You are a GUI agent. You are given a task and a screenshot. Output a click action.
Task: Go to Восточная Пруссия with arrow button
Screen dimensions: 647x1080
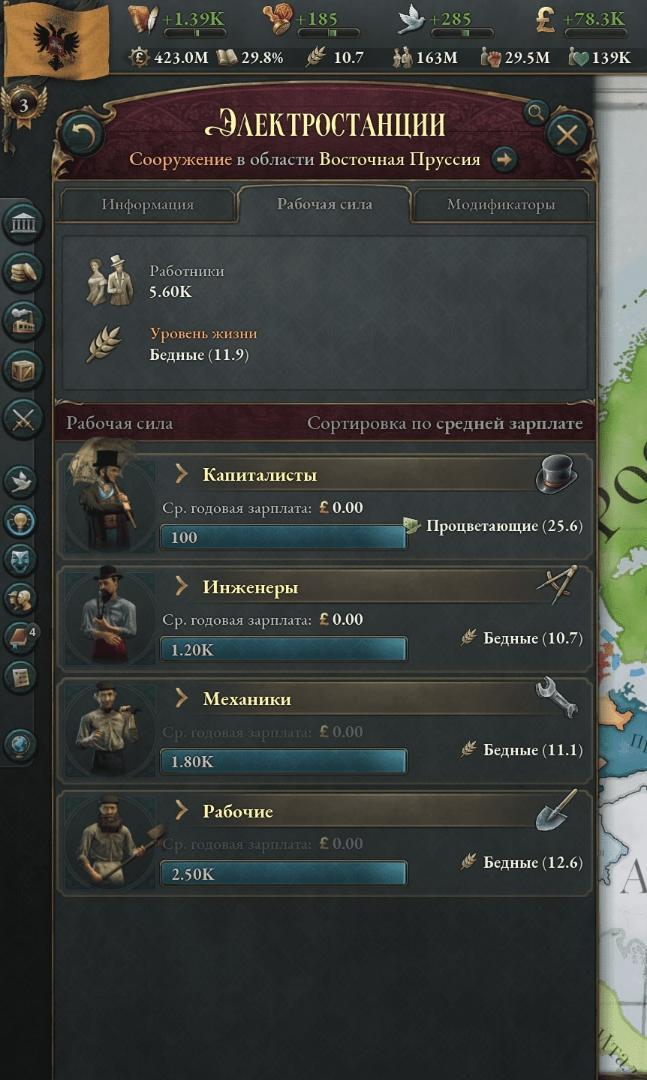pos(504,159)
